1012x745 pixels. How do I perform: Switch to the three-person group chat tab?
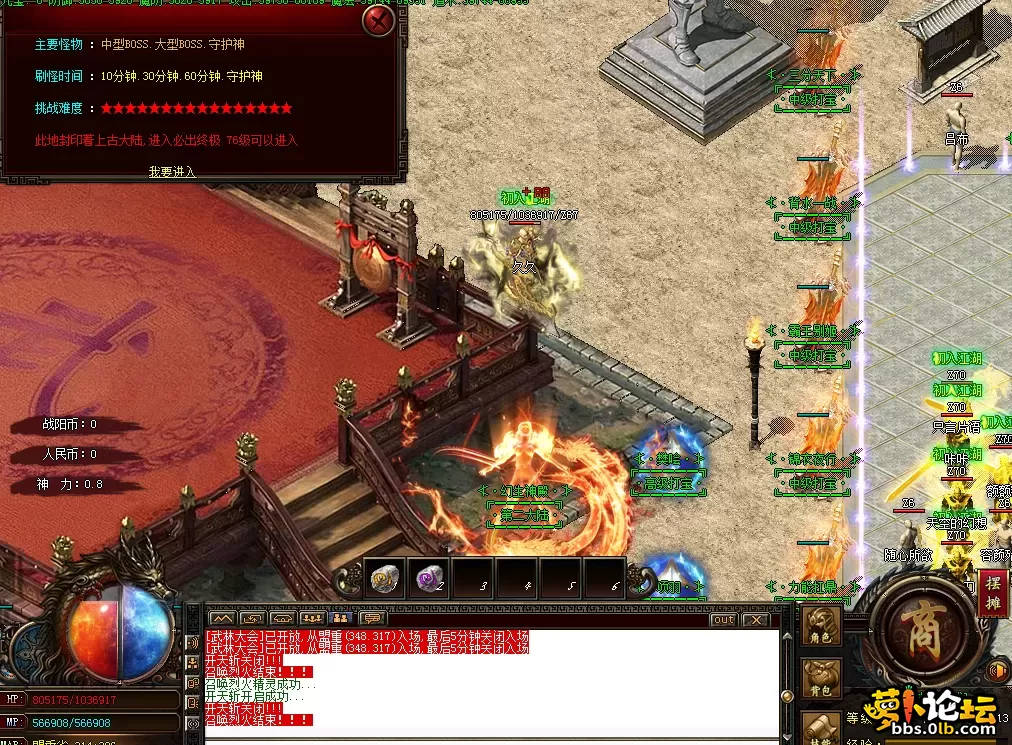(312, 619)
